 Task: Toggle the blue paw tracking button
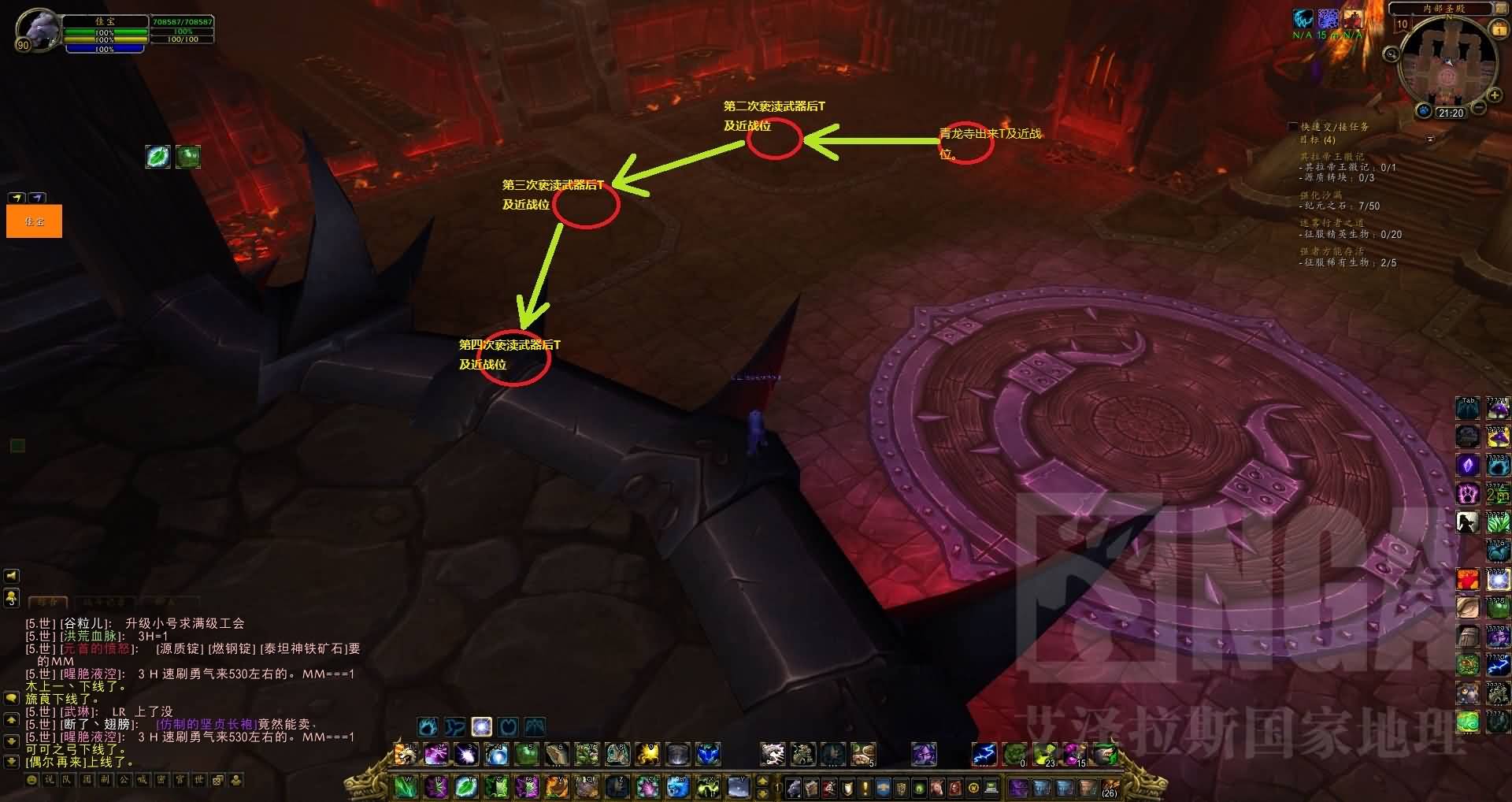pos(1424,110)
